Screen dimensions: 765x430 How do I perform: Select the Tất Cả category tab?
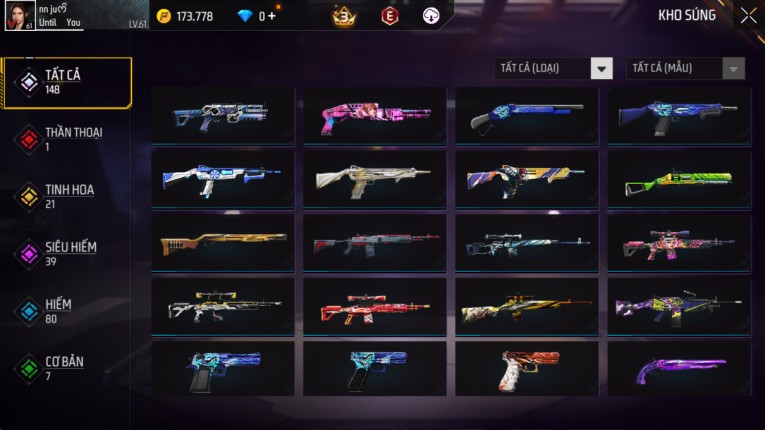click(x=67, y=82)
